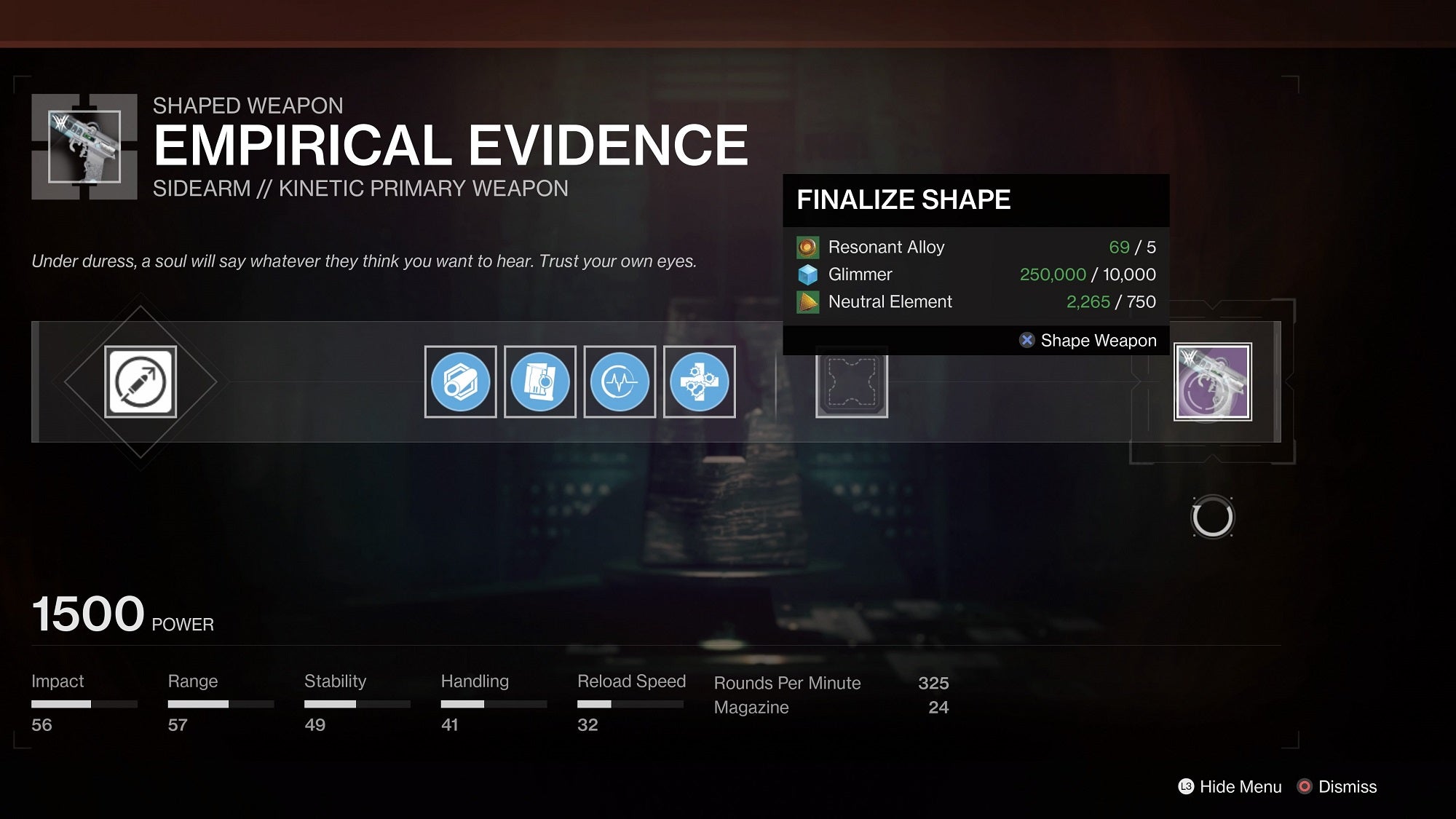
Task: Click the Reload Speed stat bar
Action: click(630, 704)
